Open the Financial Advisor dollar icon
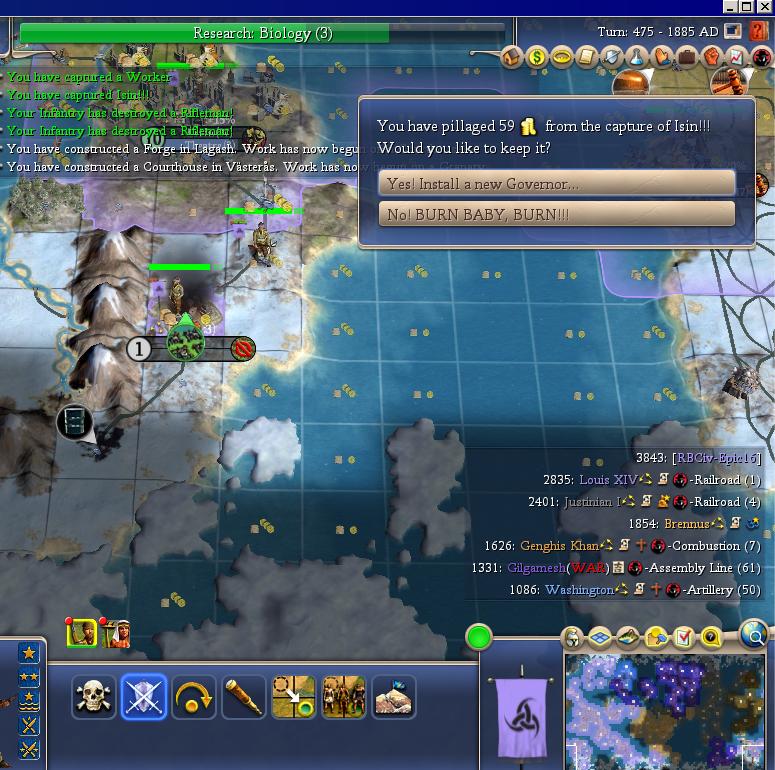Image resolution: width=775 pixels, height=770 pixels. [x=537, y=58]
